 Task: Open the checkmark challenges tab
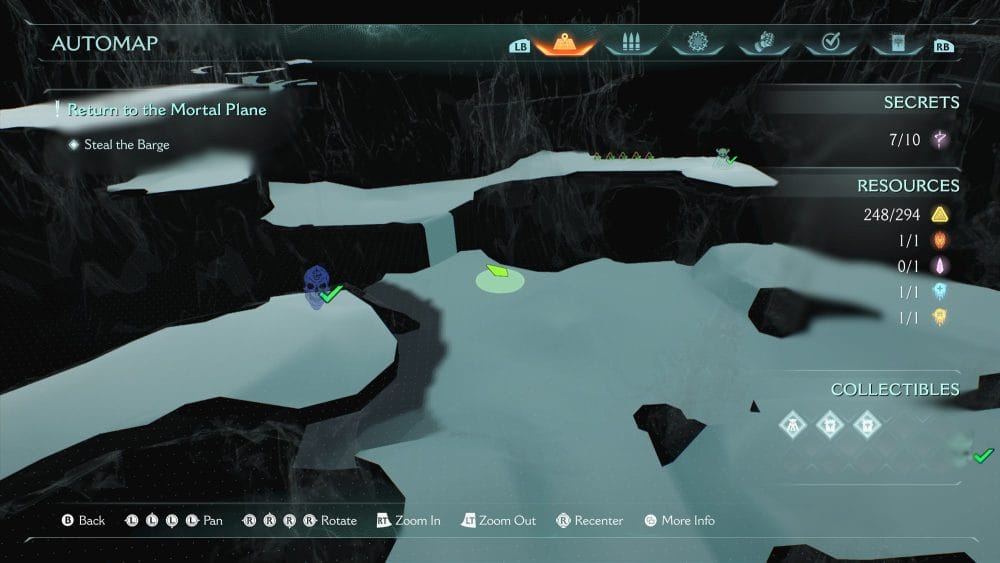tap(830, 44)
